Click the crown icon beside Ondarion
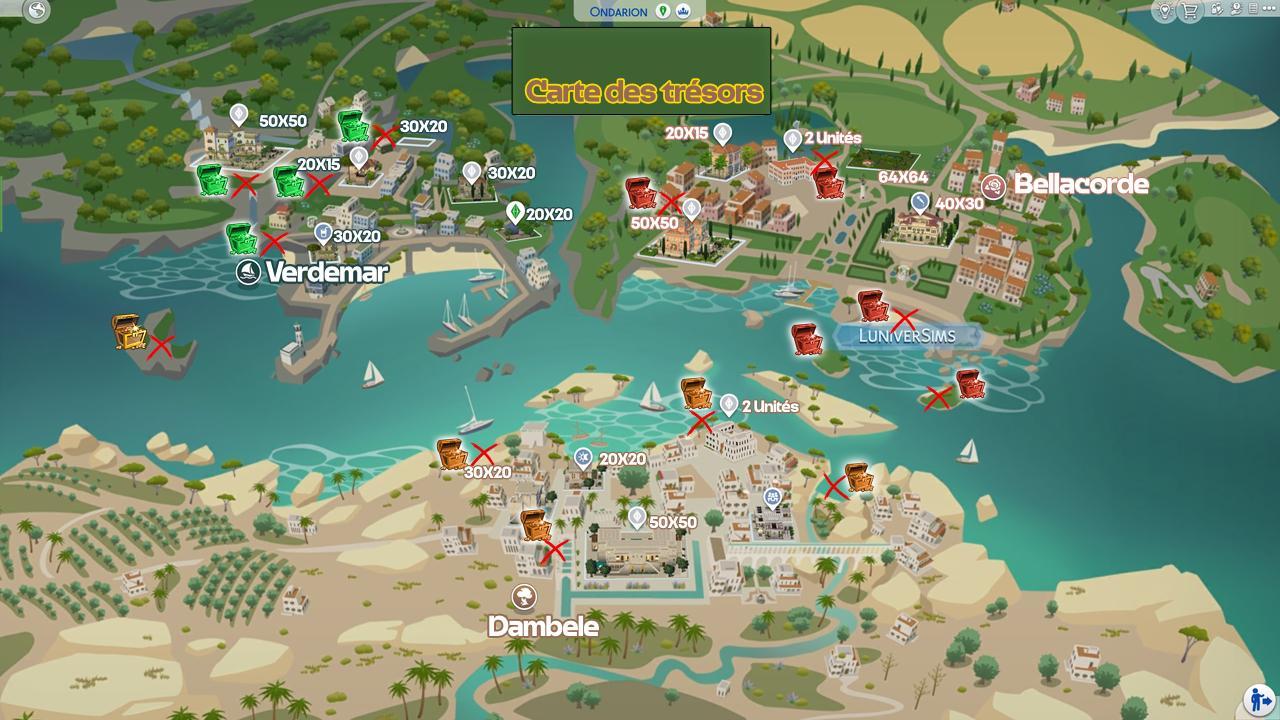This screenshot has height=720, width=1280. (682, 11)
